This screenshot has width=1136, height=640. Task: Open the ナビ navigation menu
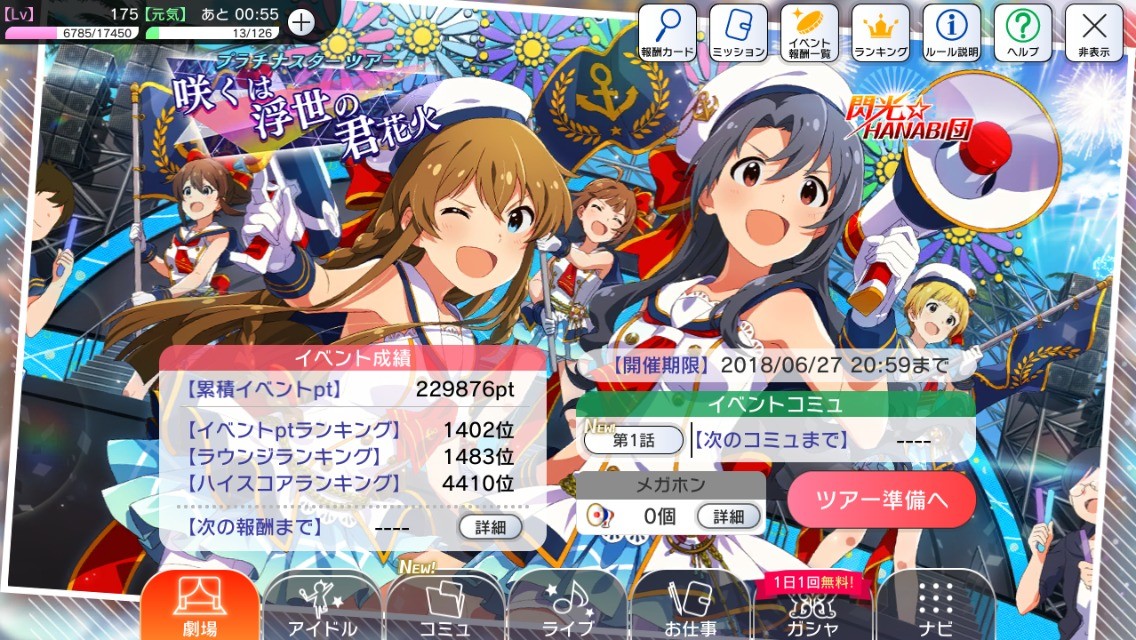point(935,606)
